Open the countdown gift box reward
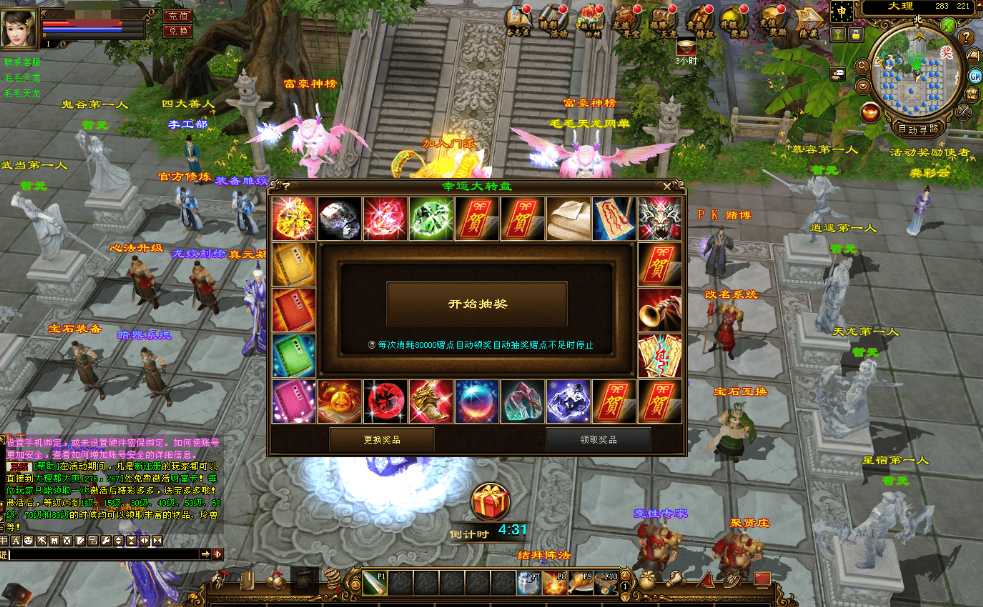Image resolution: width=983 pixels, height=607 pixels. pos(490,501)
